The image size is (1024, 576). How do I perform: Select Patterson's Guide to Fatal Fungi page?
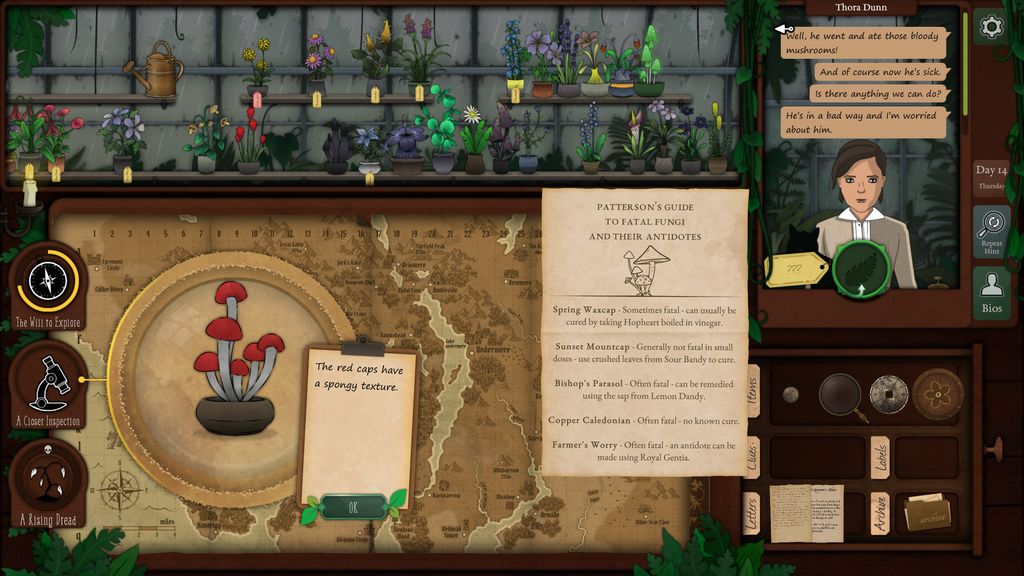[645, 330]
